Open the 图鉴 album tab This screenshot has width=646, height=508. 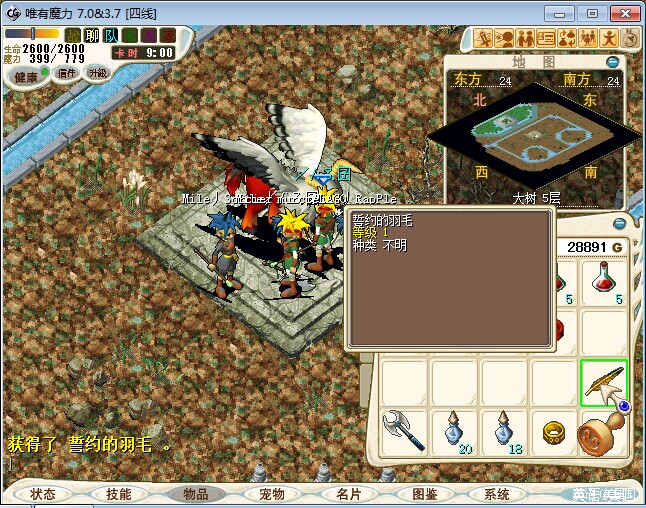[424, 494]
